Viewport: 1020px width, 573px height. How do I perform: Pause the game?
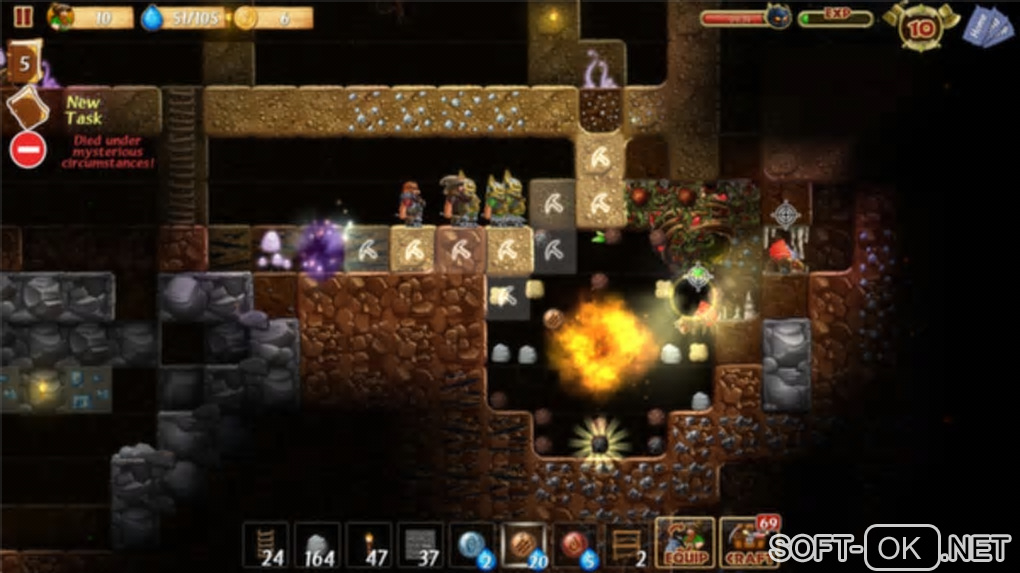24,17
